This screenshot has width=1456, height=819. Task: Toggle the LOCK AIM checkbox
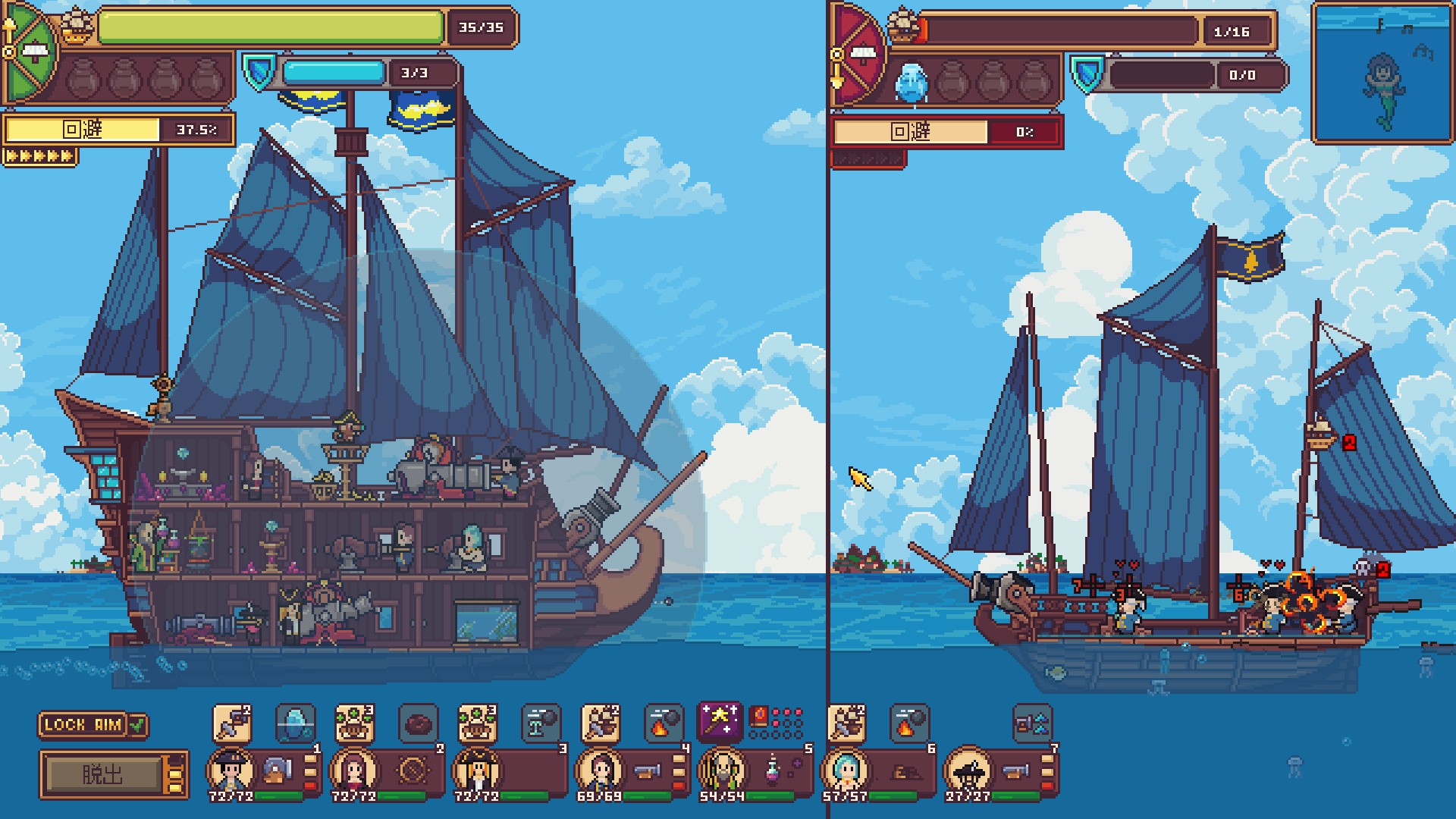click(137, 725)
